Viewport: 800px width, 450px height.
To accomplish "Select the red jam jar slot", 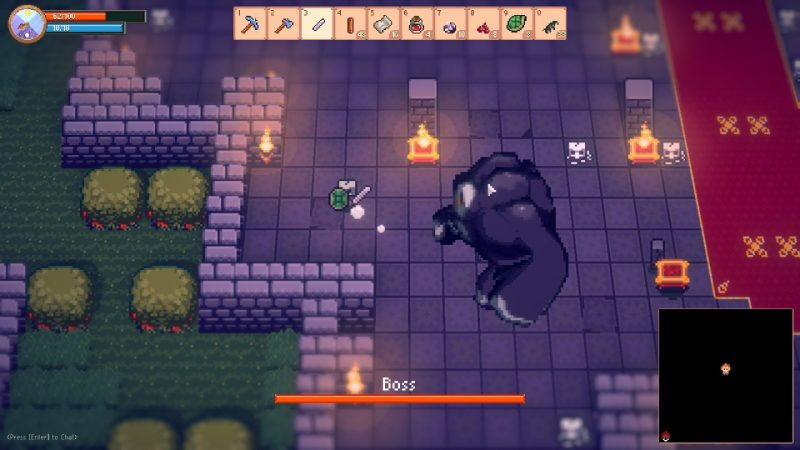I will point(416,23).
